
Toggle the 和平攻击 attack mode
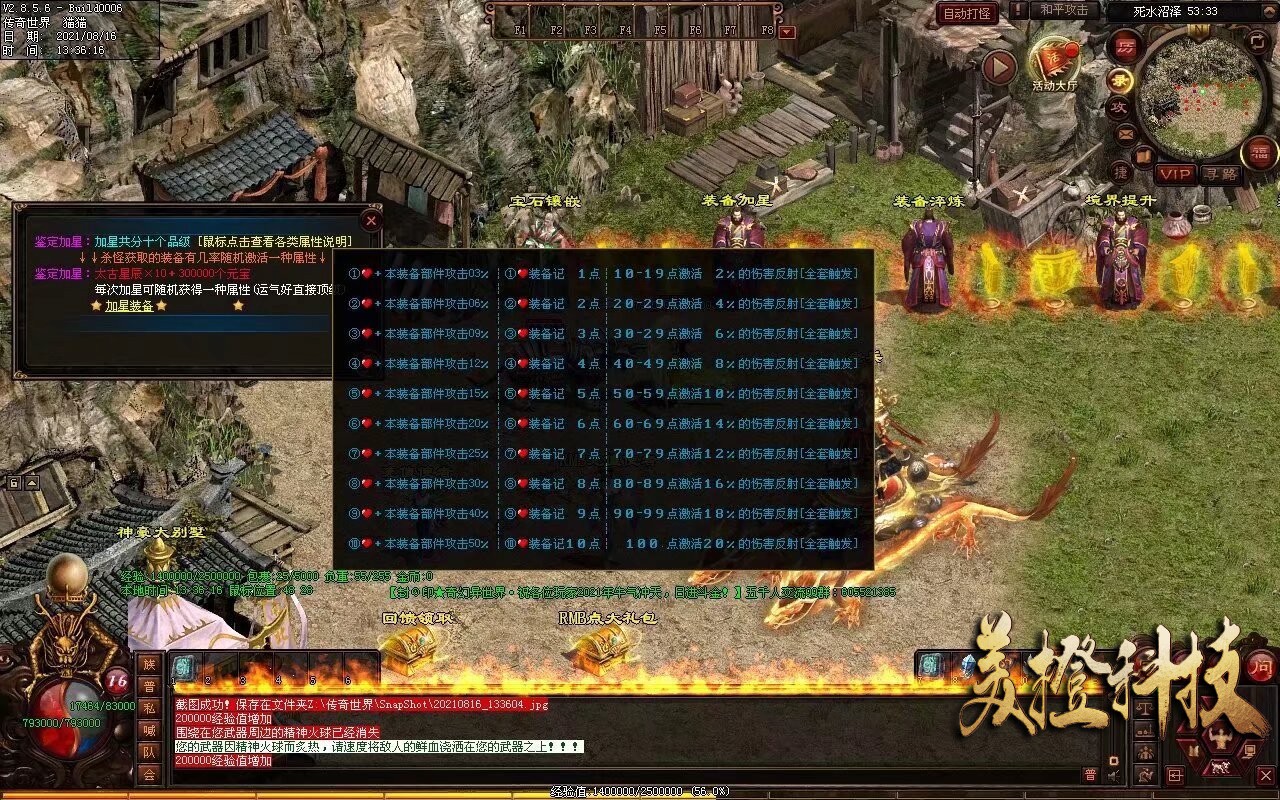1064,12
